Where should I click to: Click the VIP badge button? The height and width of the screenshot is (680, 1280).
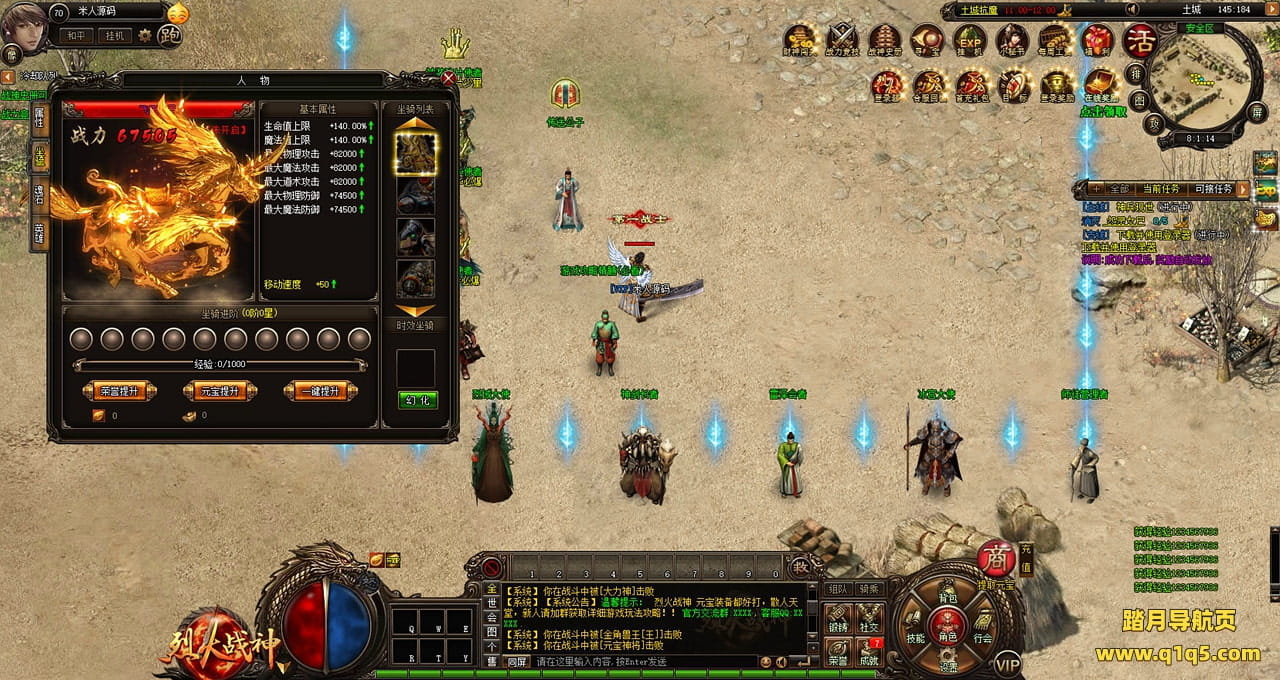[1007, 663]
